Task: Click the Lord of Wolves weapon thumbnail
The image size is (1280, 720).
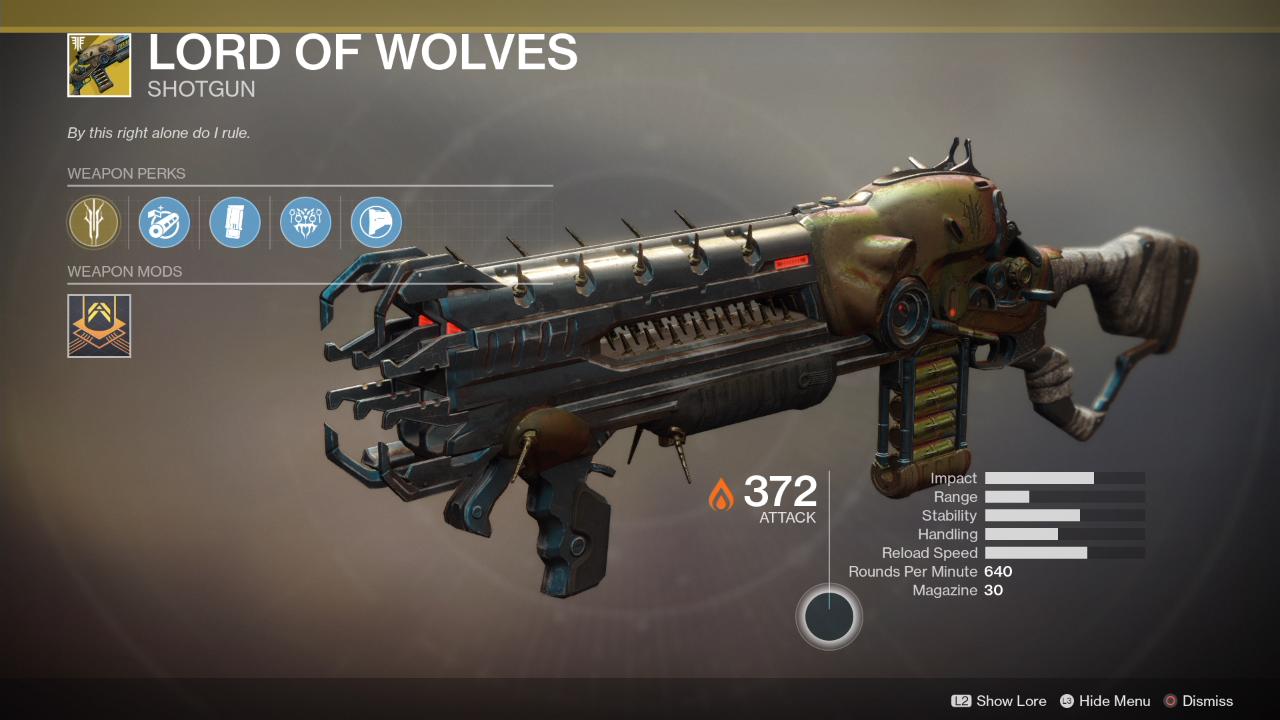Action: tap(99, 64)
